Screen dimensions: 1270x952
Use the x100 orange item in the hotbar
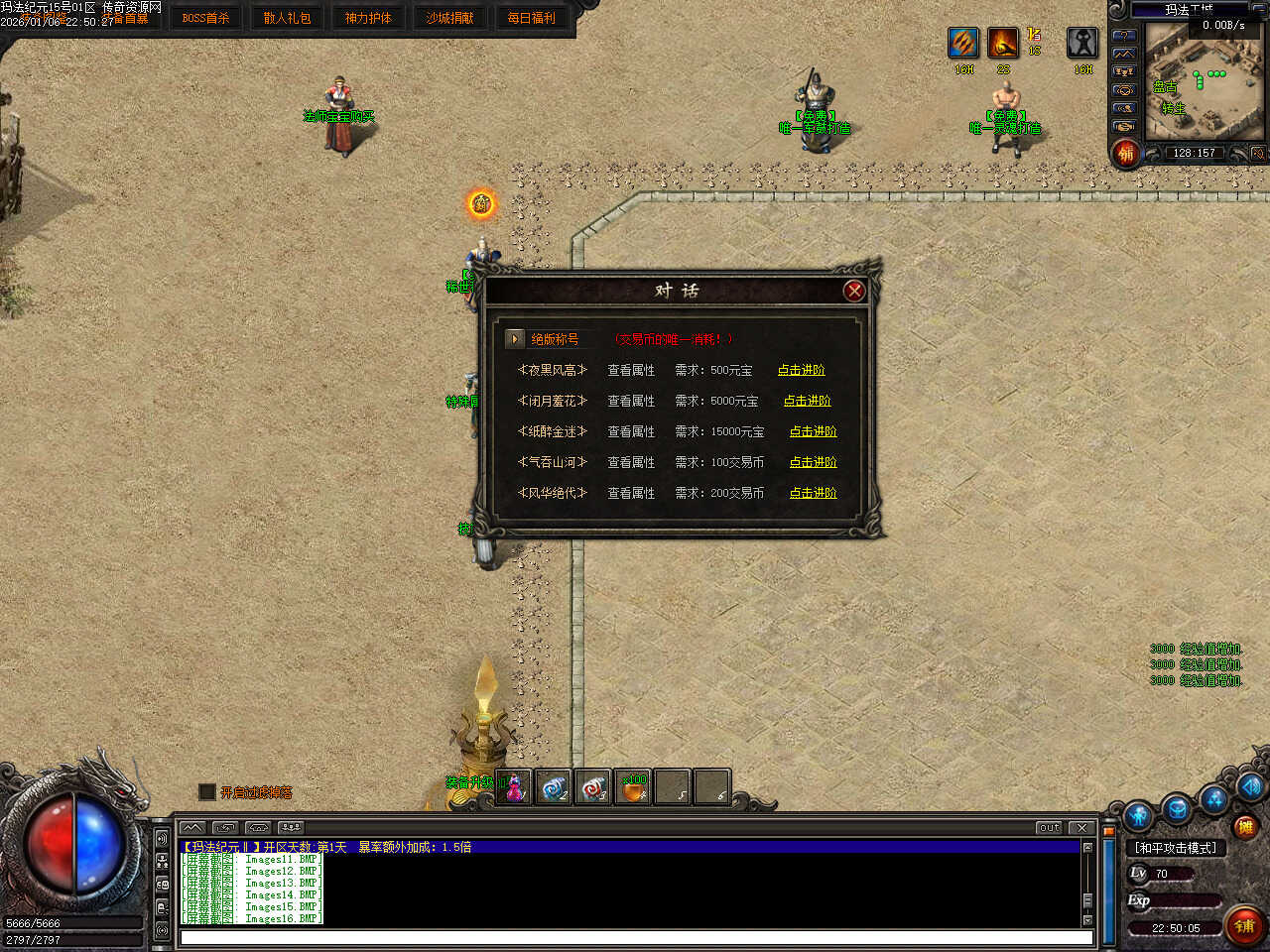point(633,787)
